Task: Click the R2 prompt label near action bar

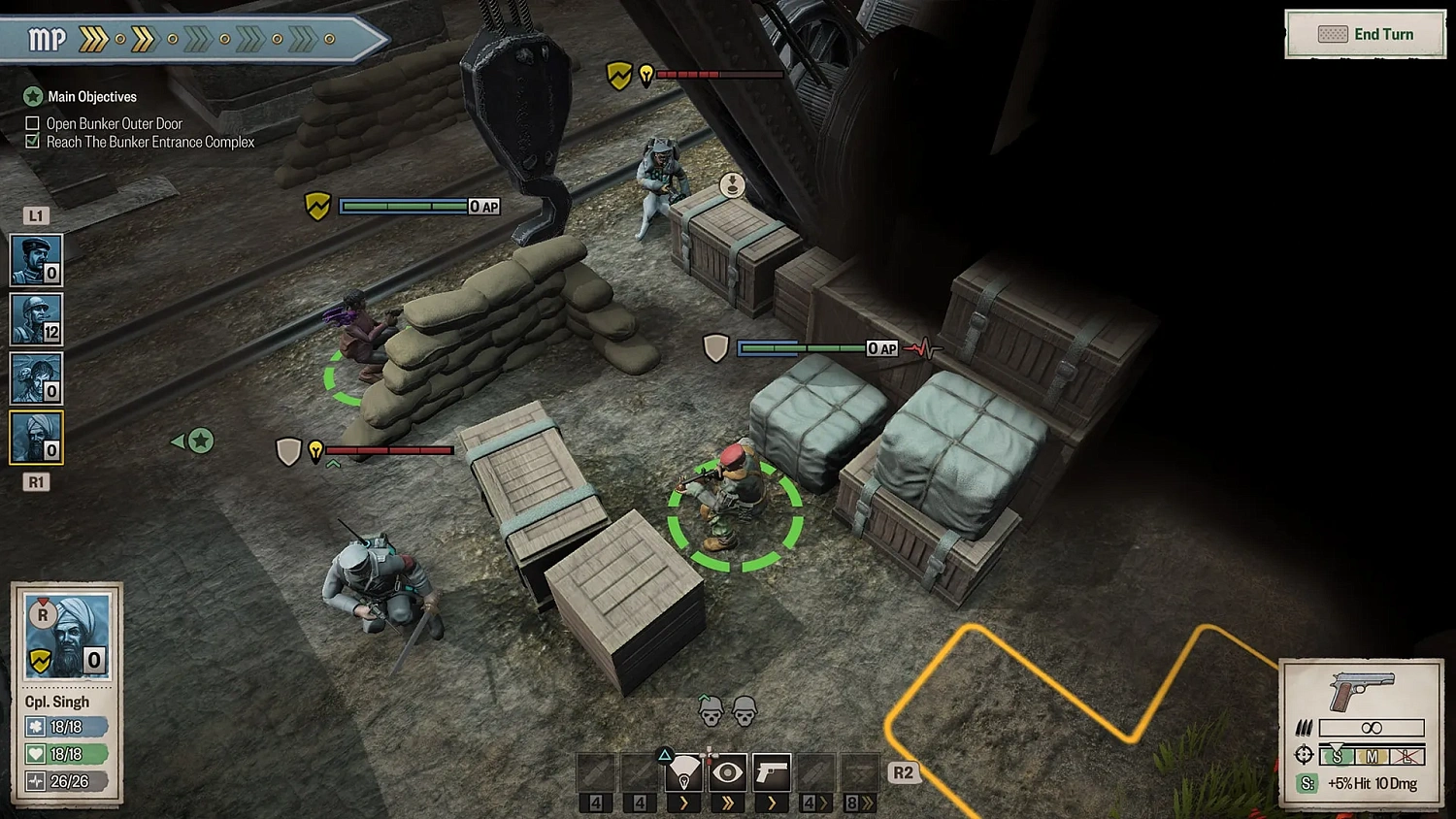Action: point(903,772)
